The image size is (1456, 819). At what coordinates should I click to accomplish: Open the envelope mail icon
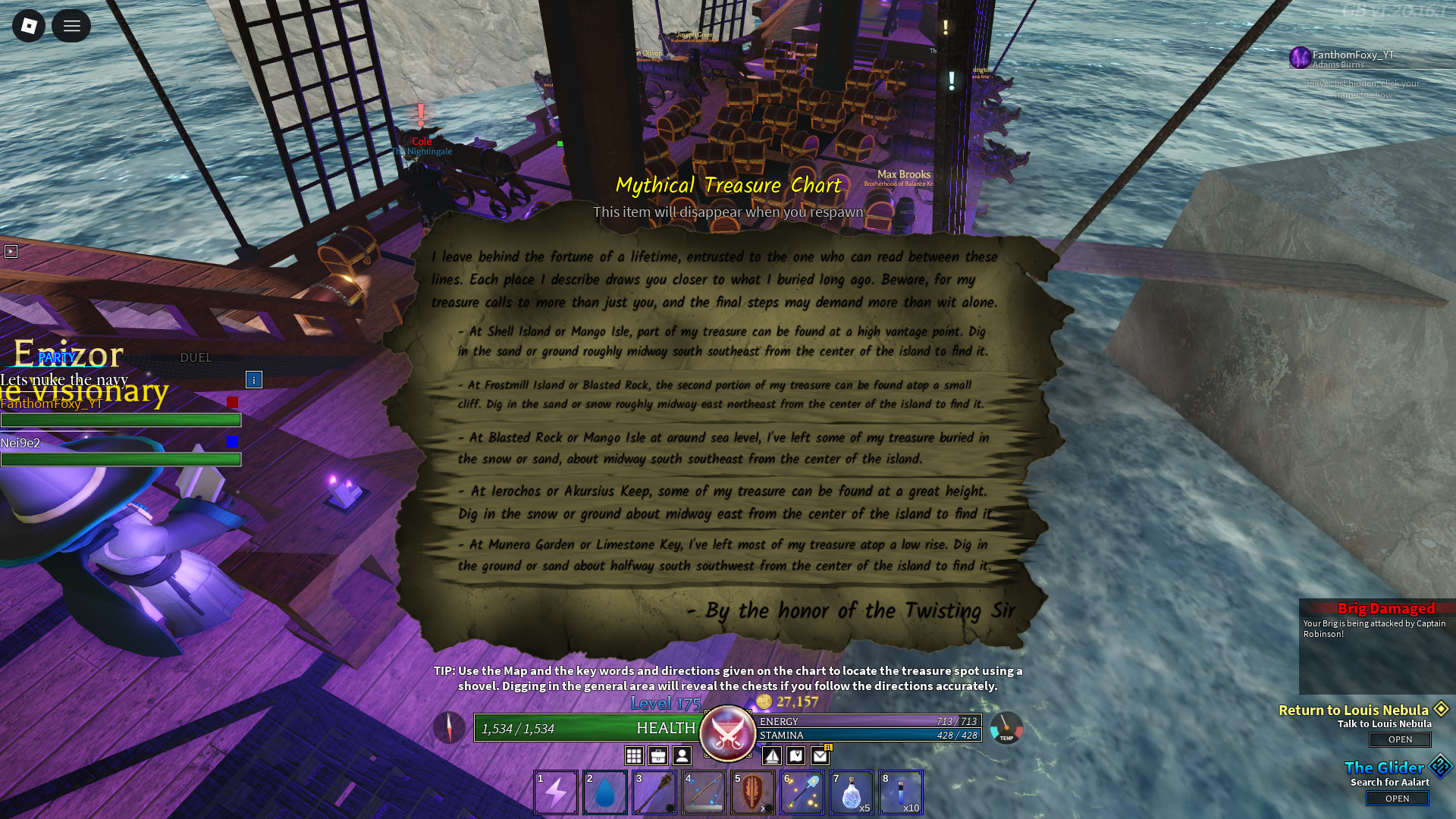pyautogui.click(x=821, y=755)
